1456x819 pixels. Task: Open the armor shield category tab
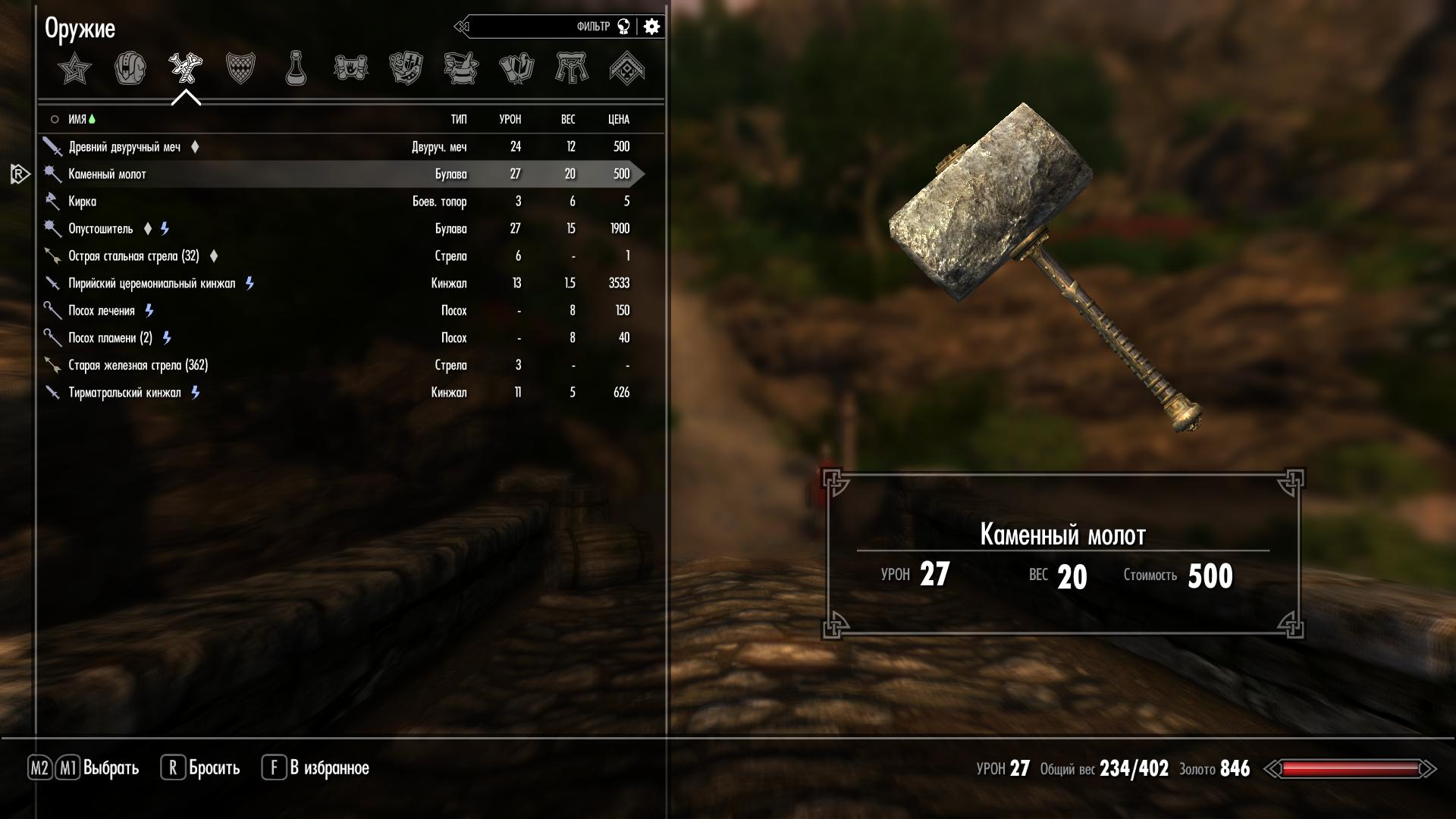[240, 69]
